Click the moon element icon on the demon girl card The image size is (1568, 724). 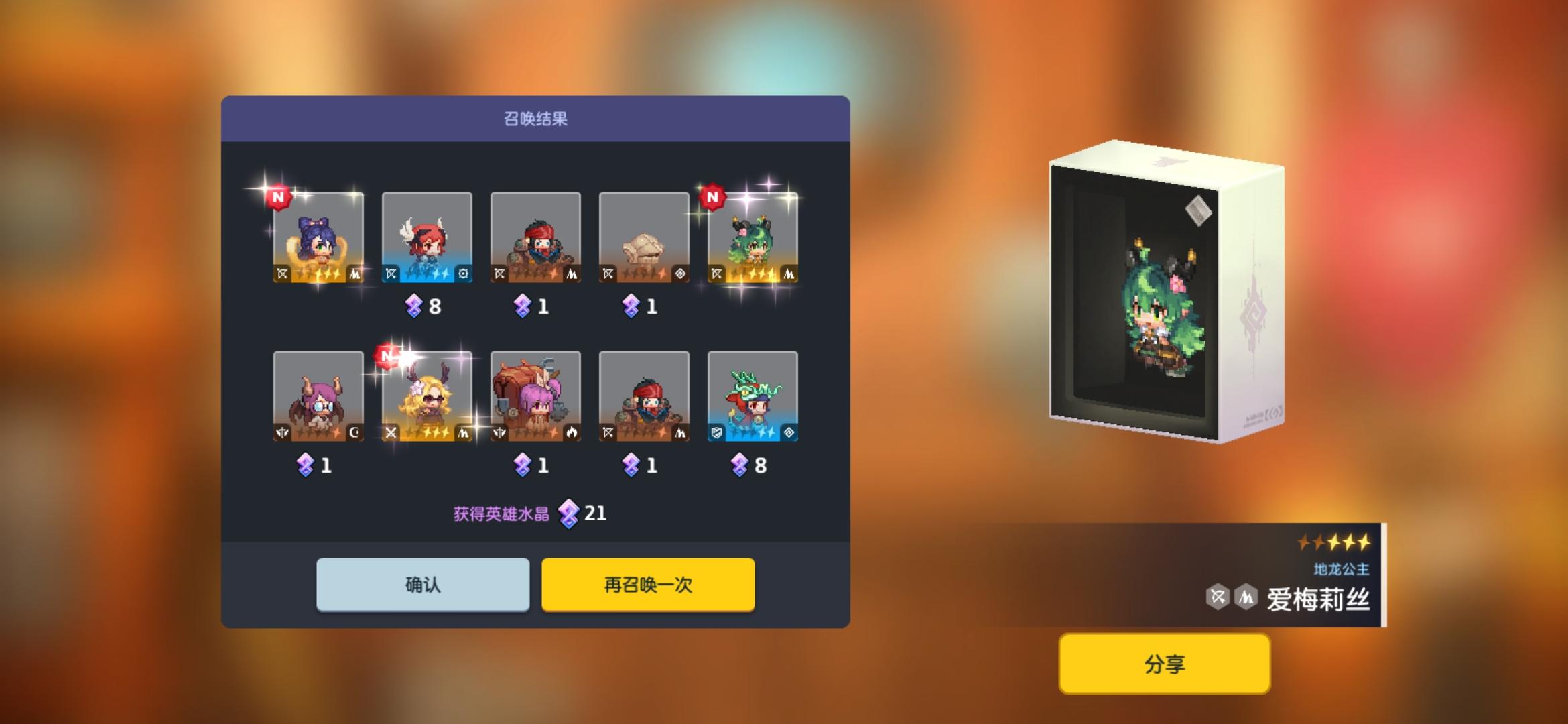coord(354,433)
